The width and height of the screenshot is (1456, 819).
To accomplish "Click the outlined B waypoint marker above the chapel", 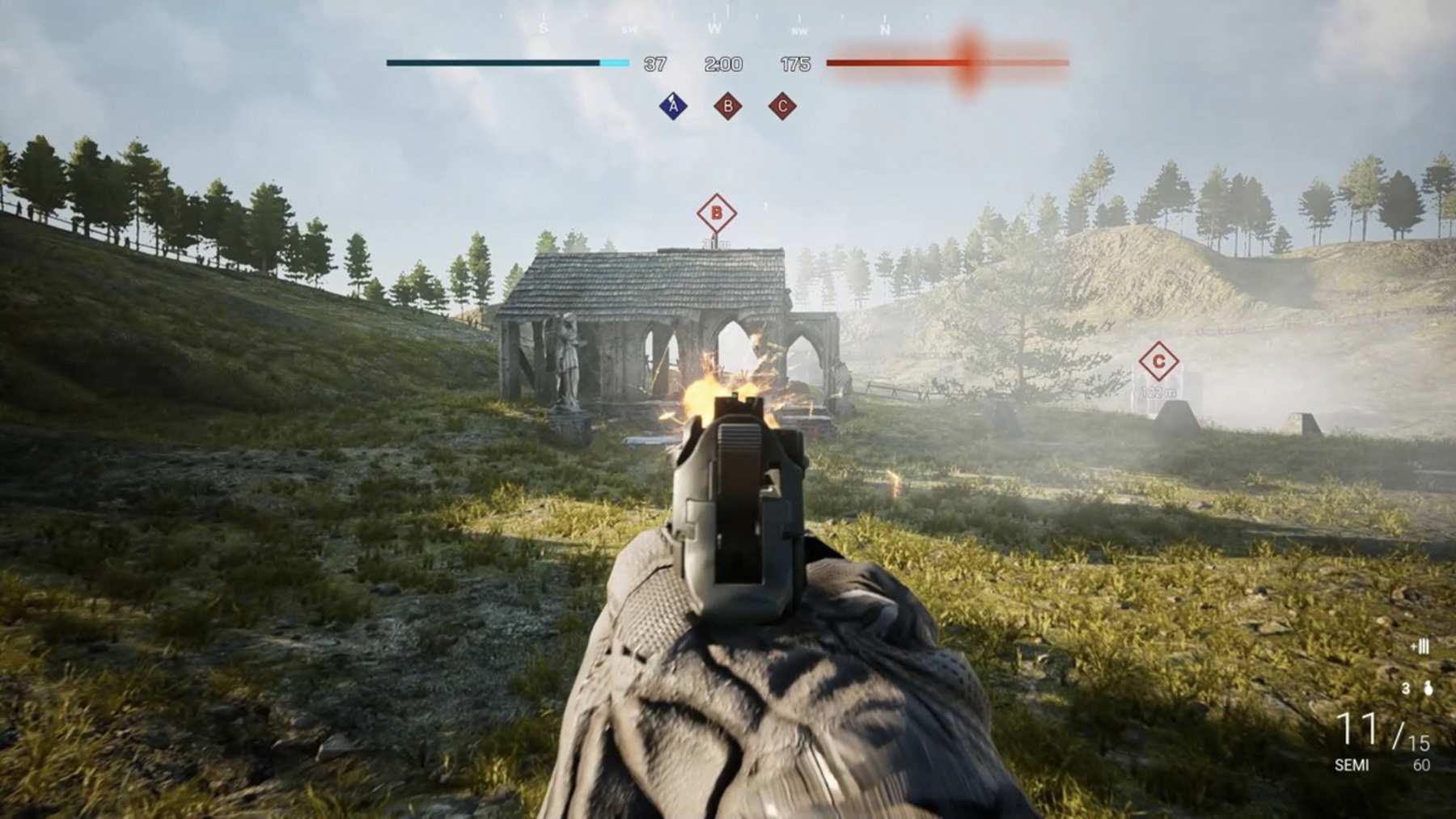I will pos(716,214).
